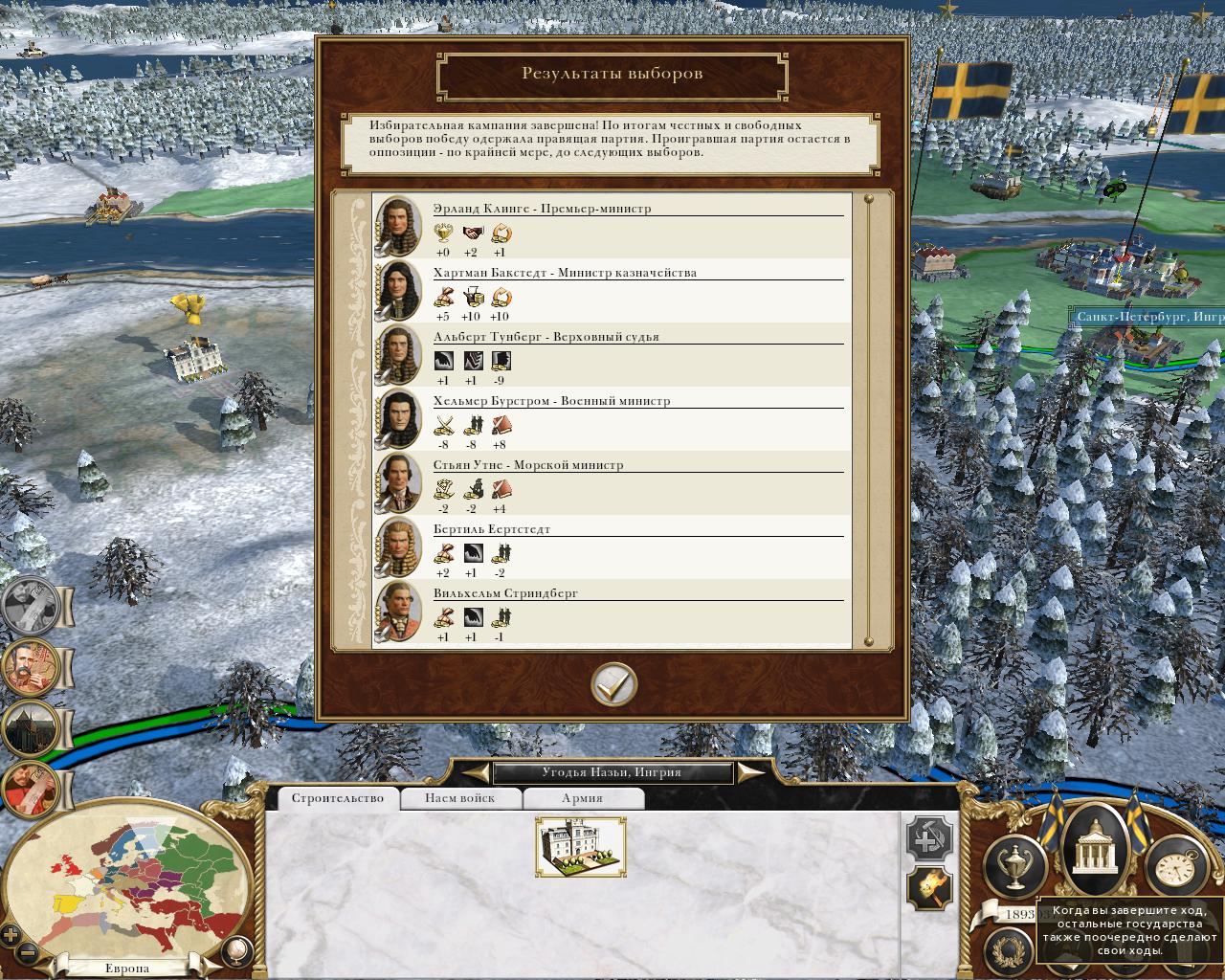
Task: Go to previous settlement with left arrow
Action: [x=473, y=772]
